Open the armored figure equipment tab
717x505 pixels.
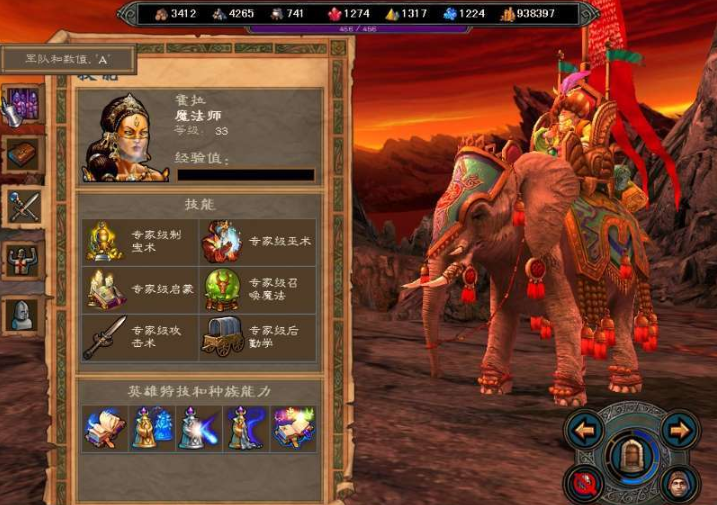click(22, 260)
